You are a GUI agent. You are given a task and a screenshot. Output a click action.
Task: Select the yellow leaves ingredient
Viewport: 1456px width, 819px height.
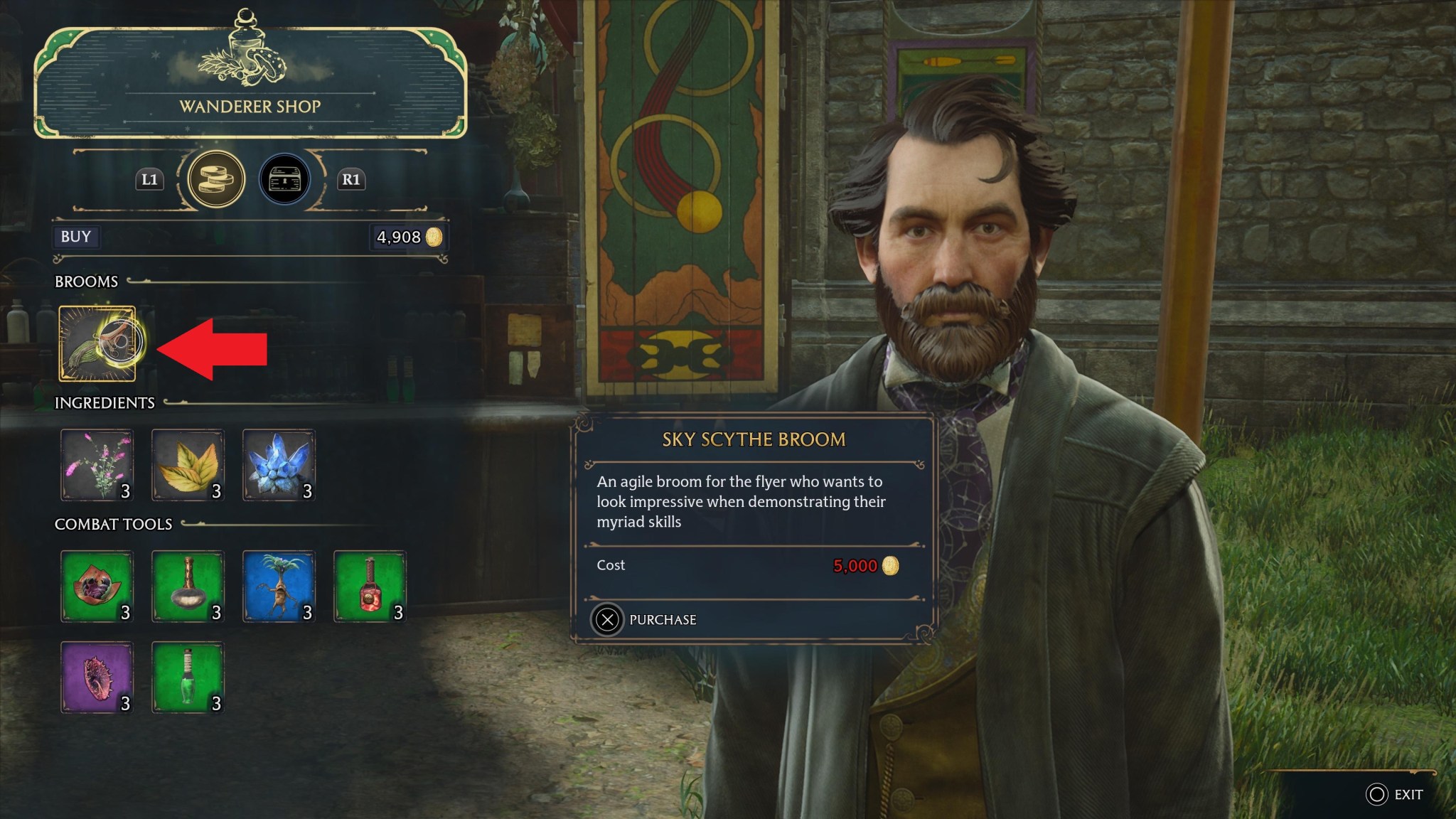pyautogui.click(x=188, y=465)
